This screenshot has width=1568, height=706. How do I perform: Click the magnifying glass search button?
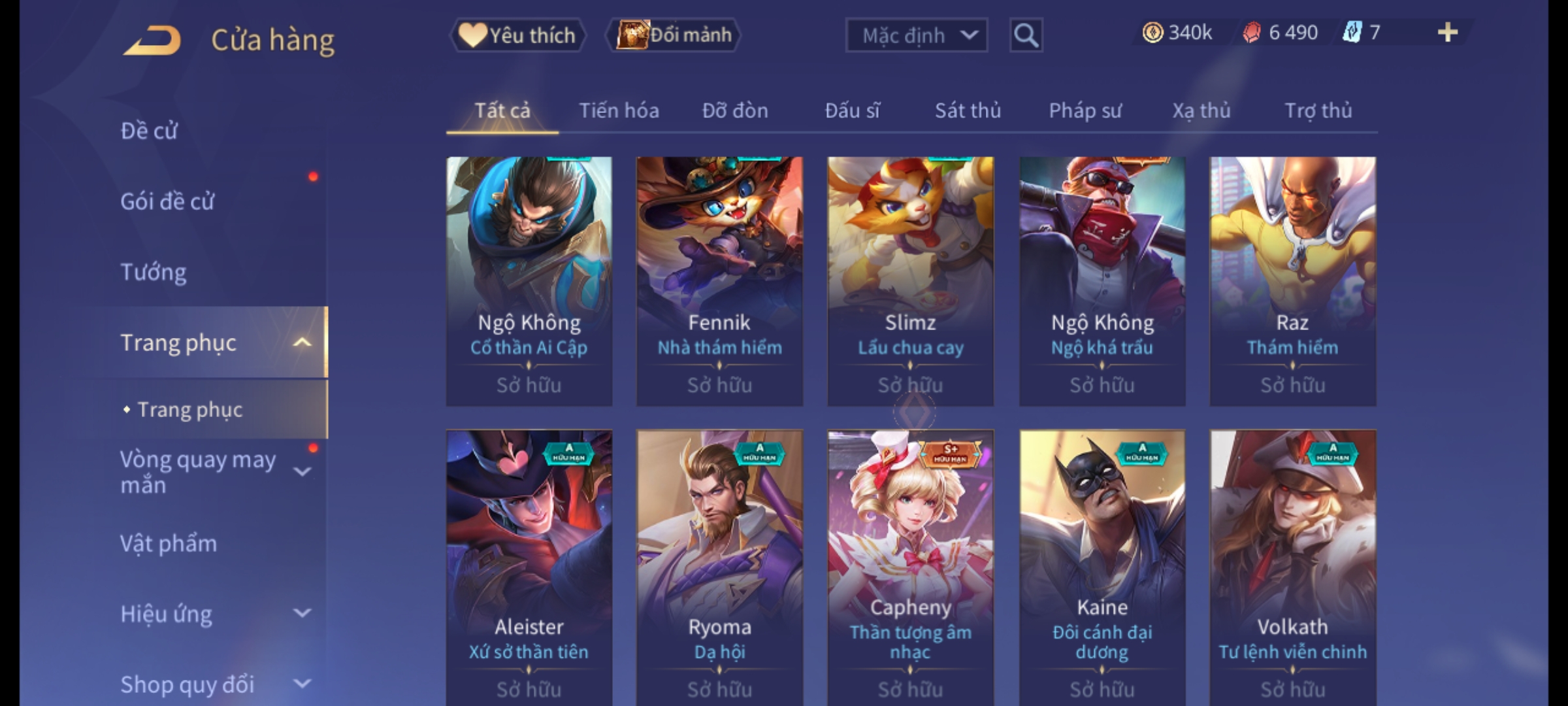[x=1026, y=35]
